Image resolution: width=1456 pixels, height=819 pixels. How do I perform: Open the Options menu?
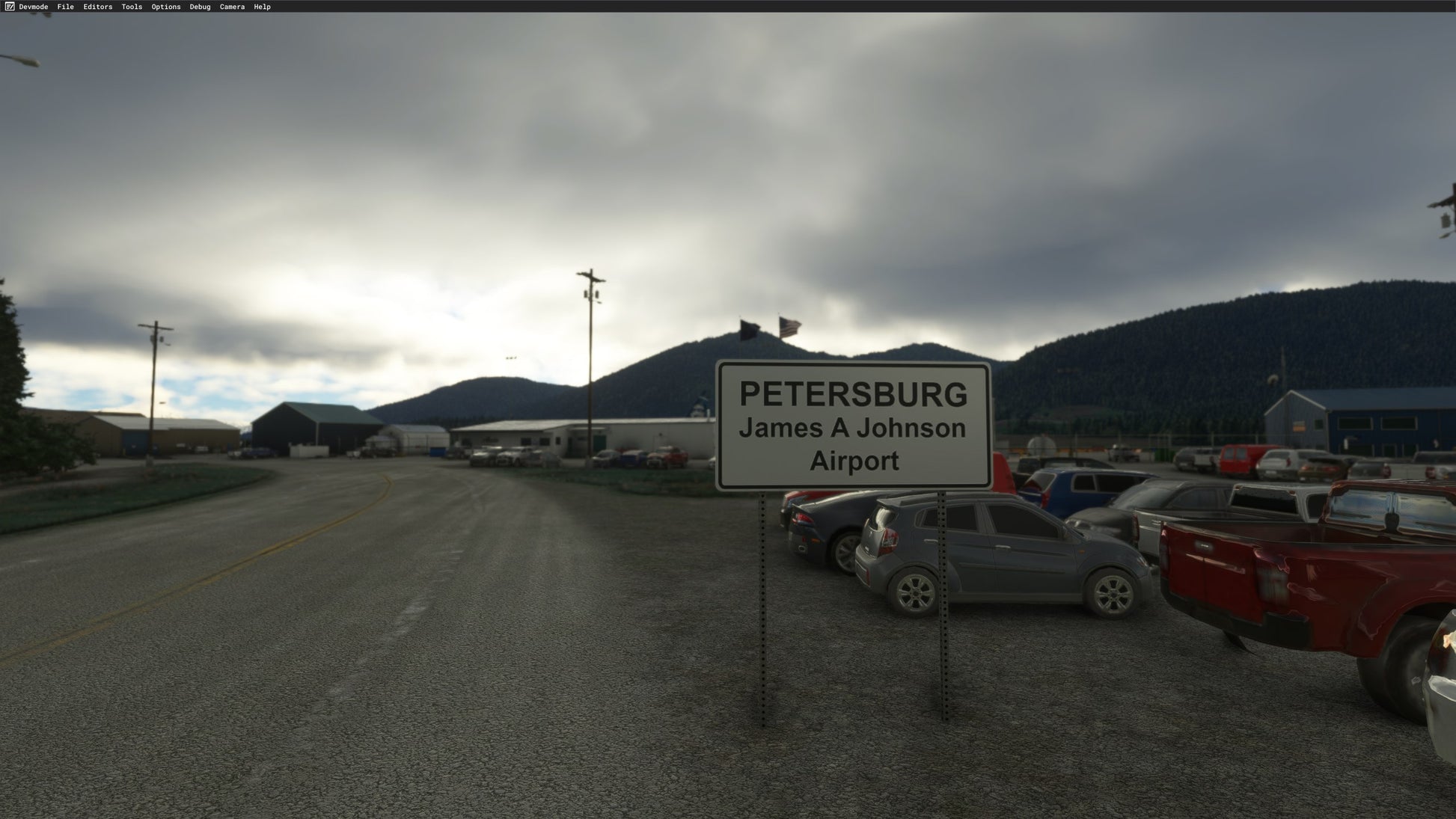[x=166, y=7]
